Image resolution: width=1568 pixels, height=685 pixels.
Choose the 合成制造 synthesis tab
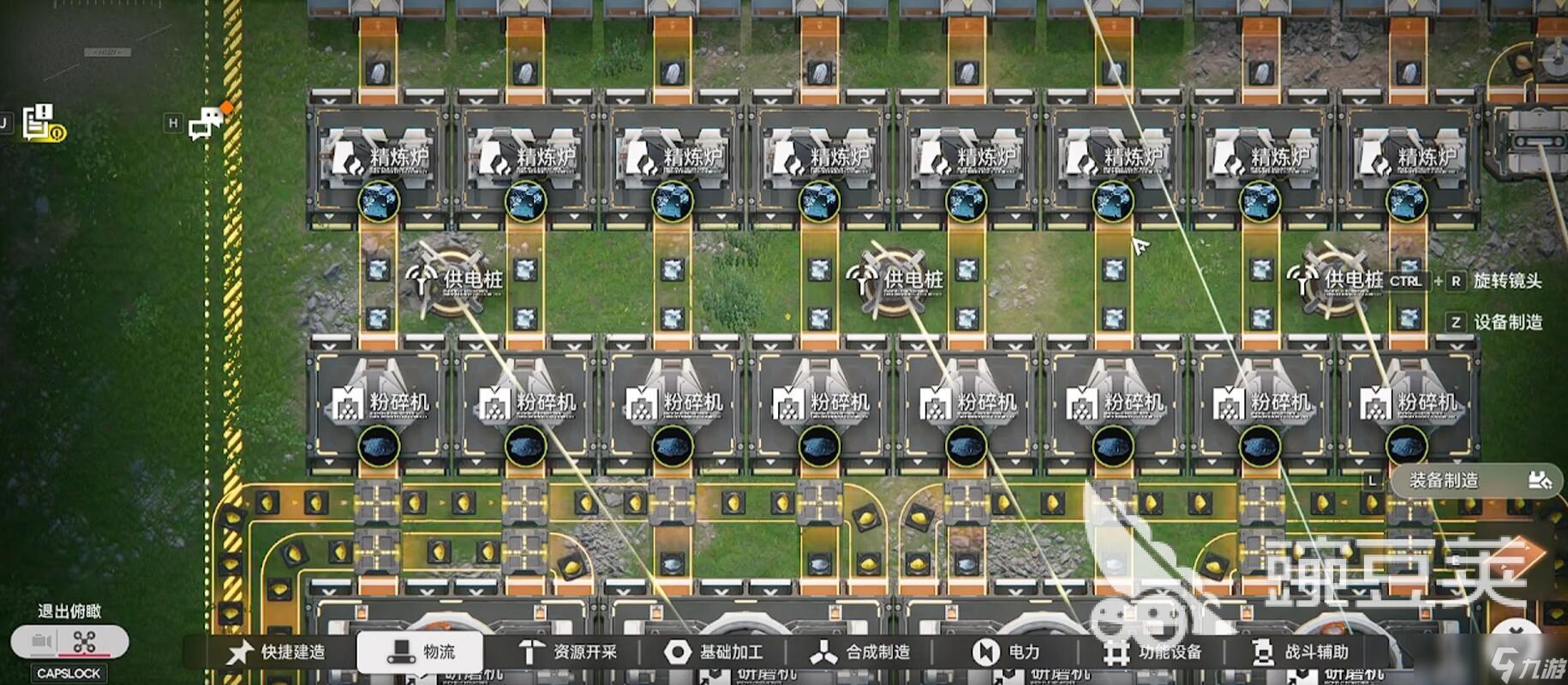[860, 652]
